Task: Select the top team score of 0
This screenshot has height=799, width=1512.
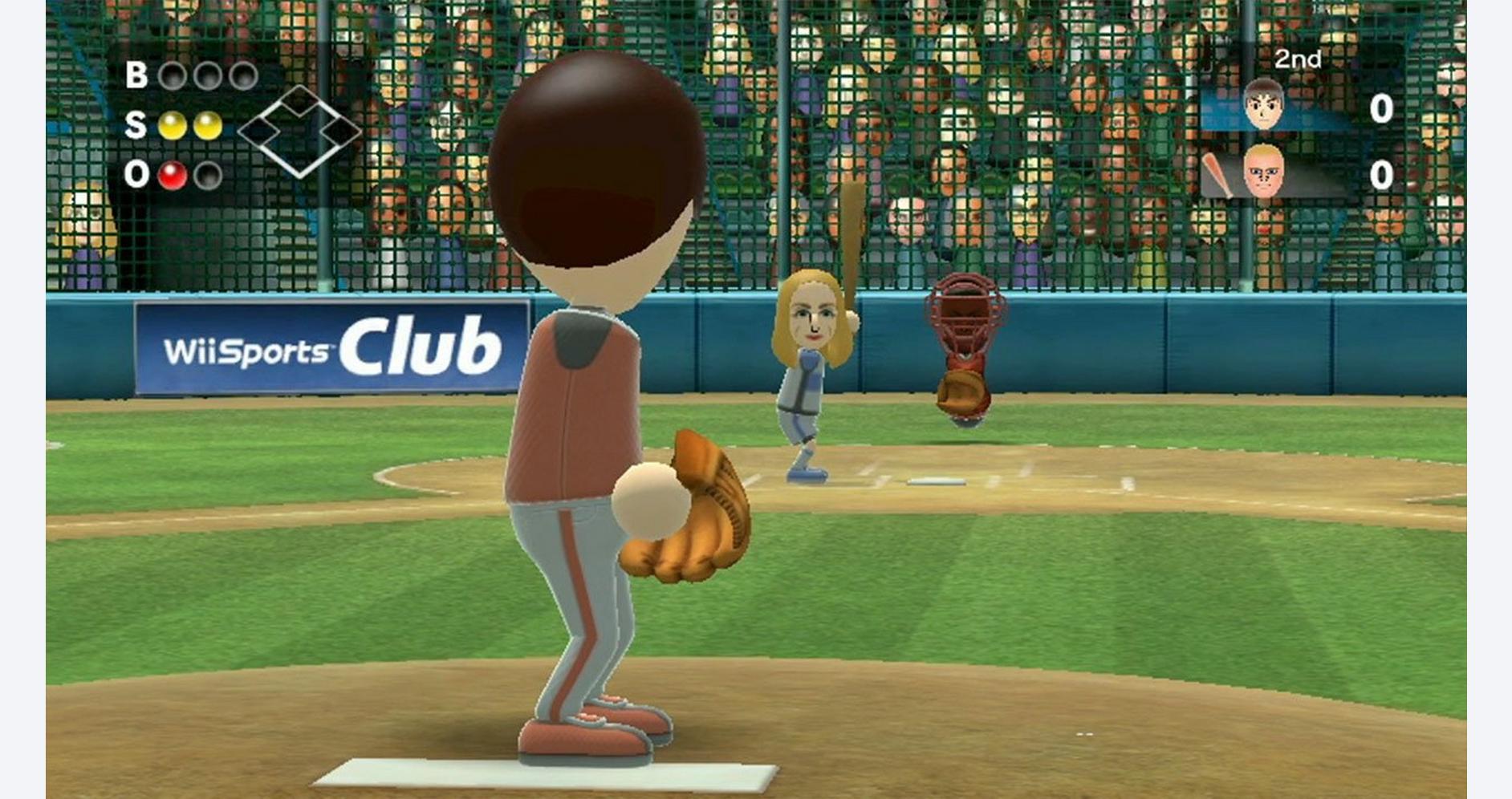Action: (x=1382, y=109)
